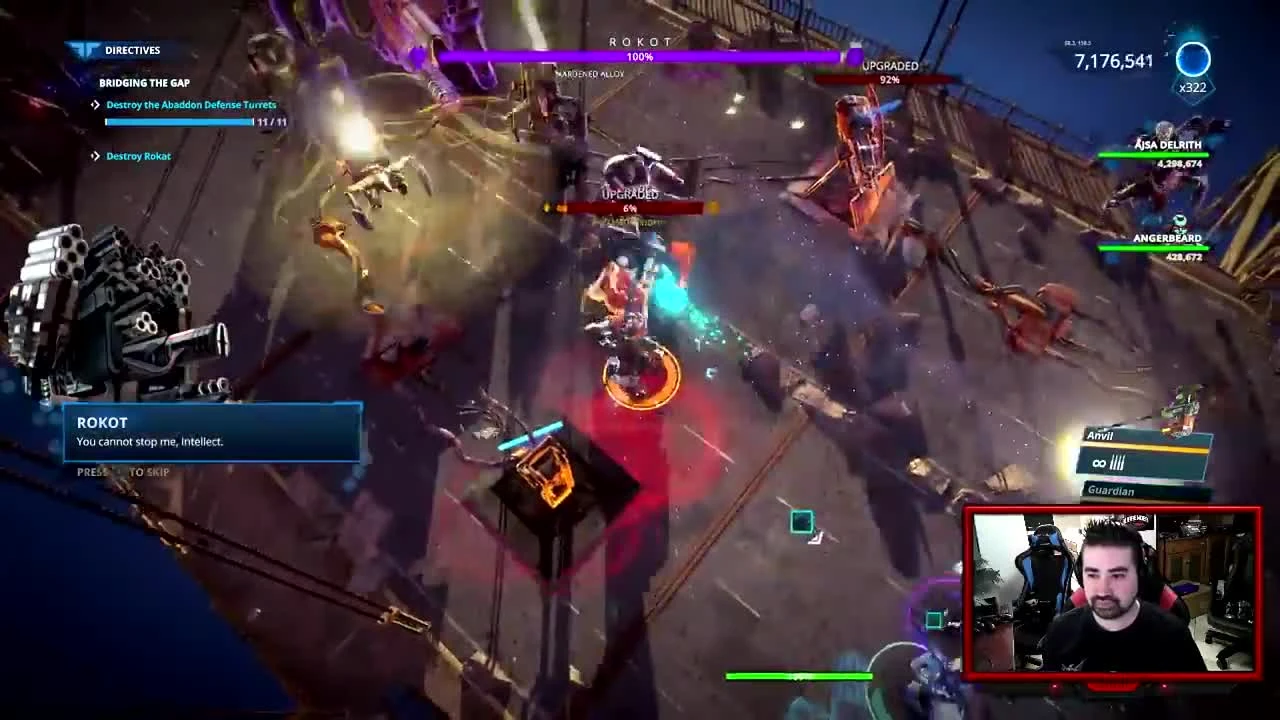Expand the Destroy Rokat objective chevron
This screenshot has width=1280, height=720.
95,156
